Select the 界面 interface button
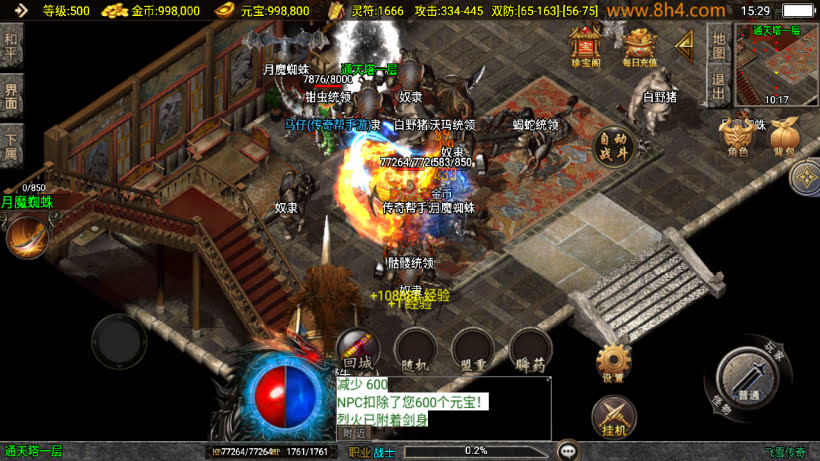 point(11,97)
